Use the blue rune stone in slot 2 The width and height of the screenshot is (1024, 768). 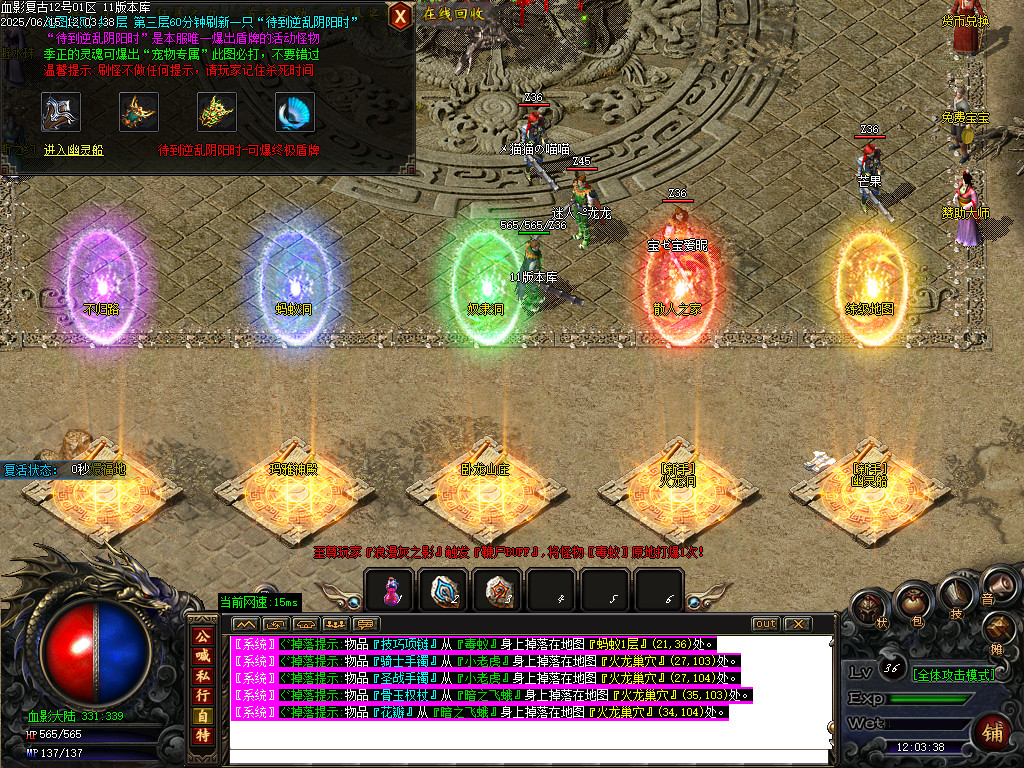click(443, 591)
